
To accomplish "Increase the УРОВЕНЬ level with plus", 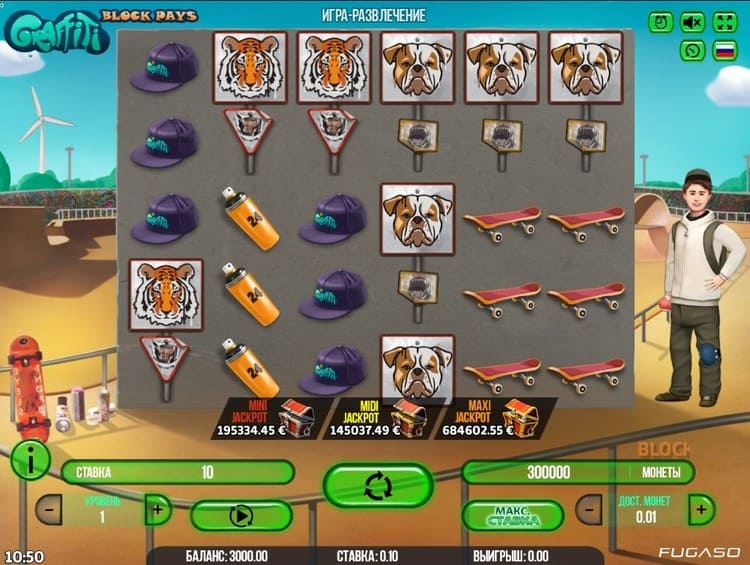I will click(x=157, y=509).
